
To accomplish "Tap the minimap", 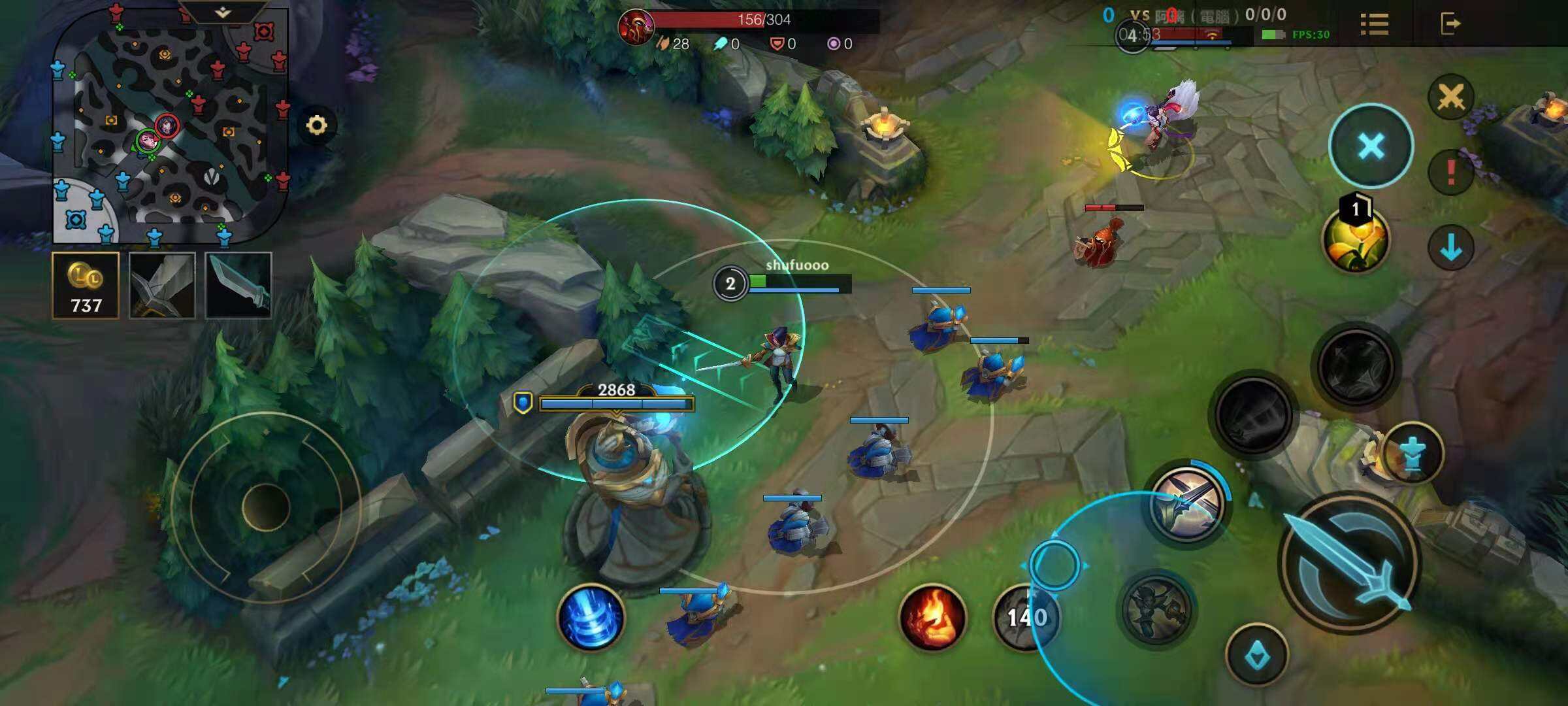I will coord(170,127).
